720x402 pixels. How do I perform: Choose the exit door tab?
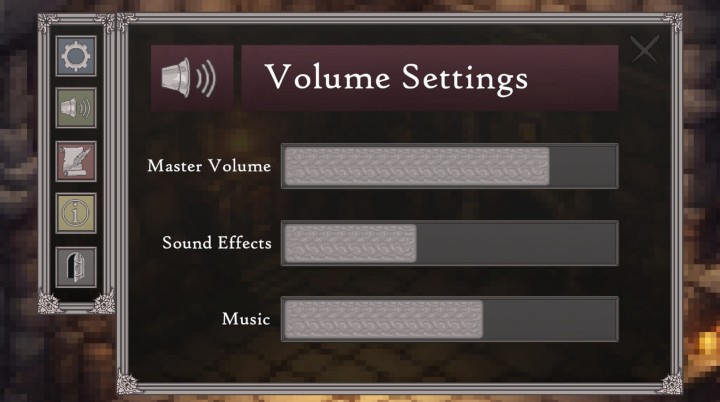[76, 267]
